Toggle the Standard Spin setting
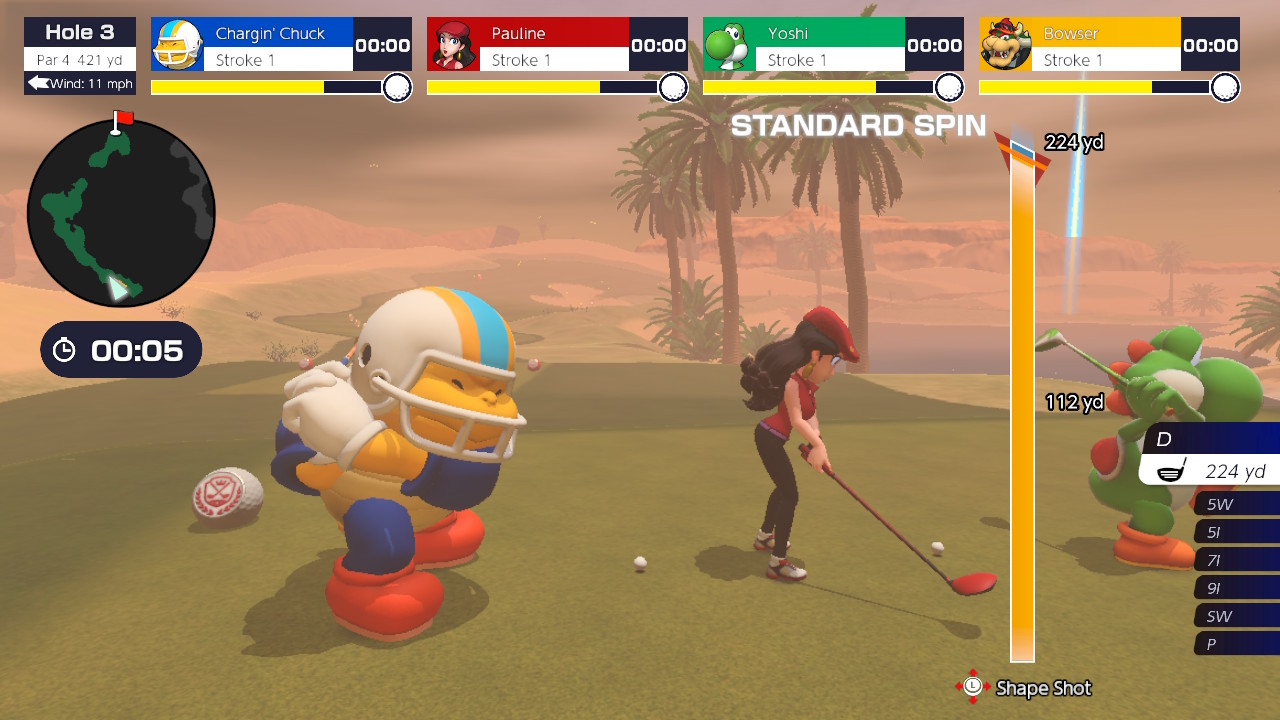This screenshot has height=720, width=1280. click(x=858, y=126)
